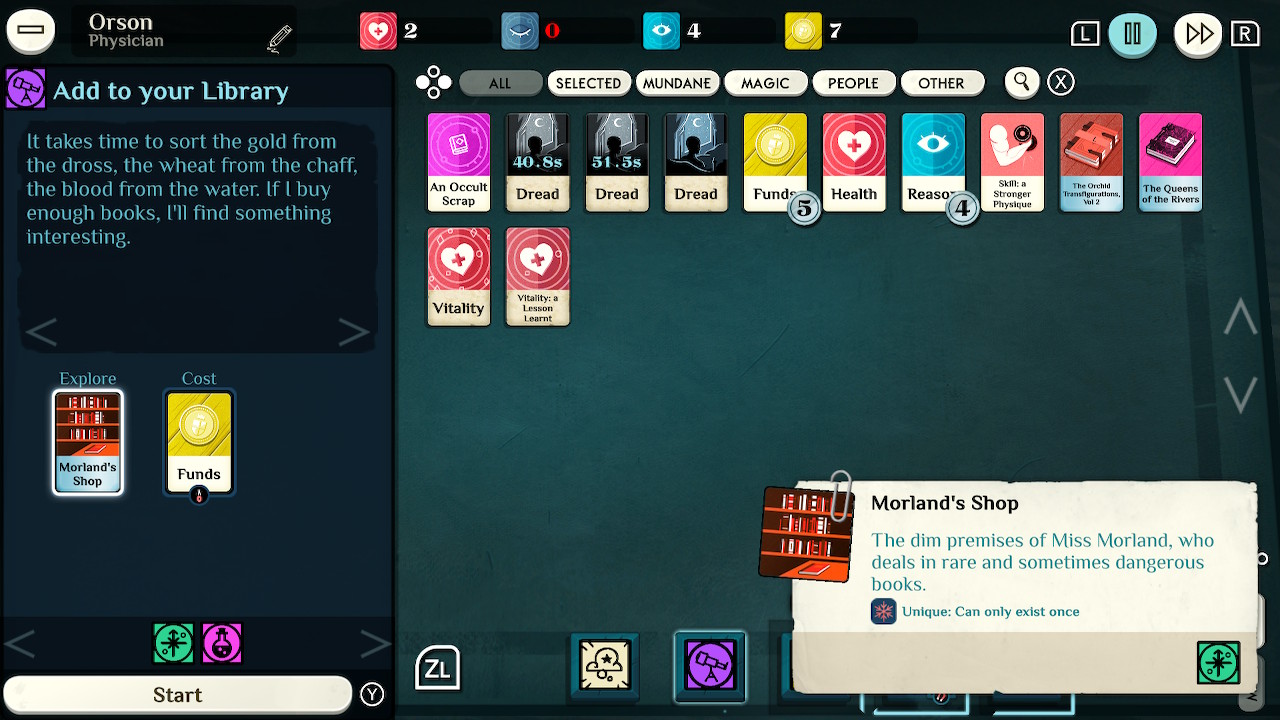
Task: Switch to the ALL tab
Action: coord(500,83)
